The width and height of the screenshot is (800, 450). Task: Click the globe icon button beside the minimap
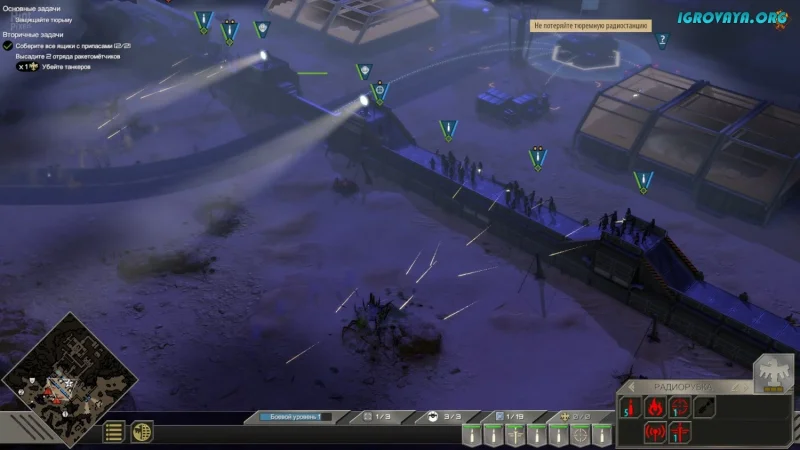[143, 432]
